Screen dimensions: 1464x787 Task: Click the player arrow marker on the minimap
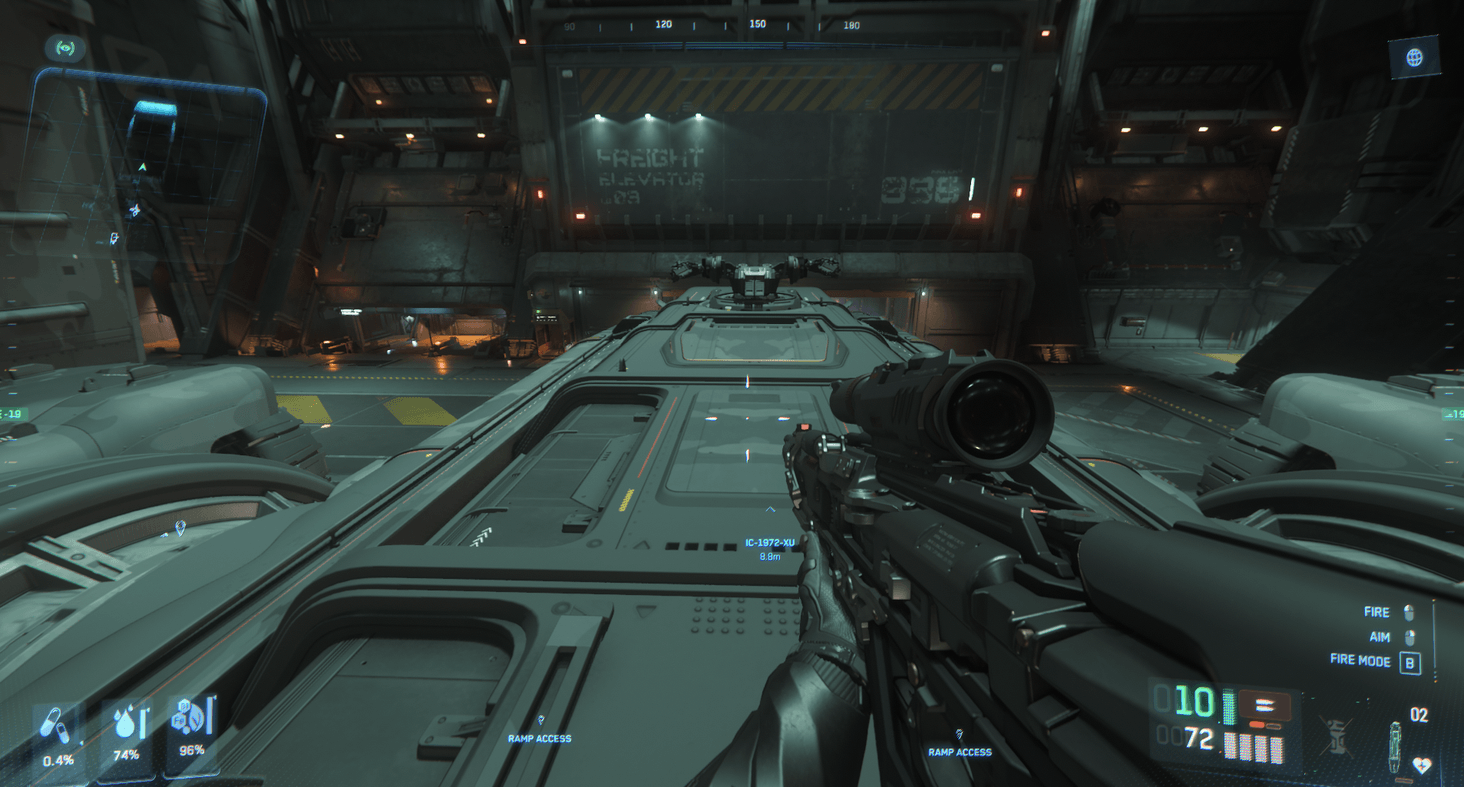pos(142,167)
